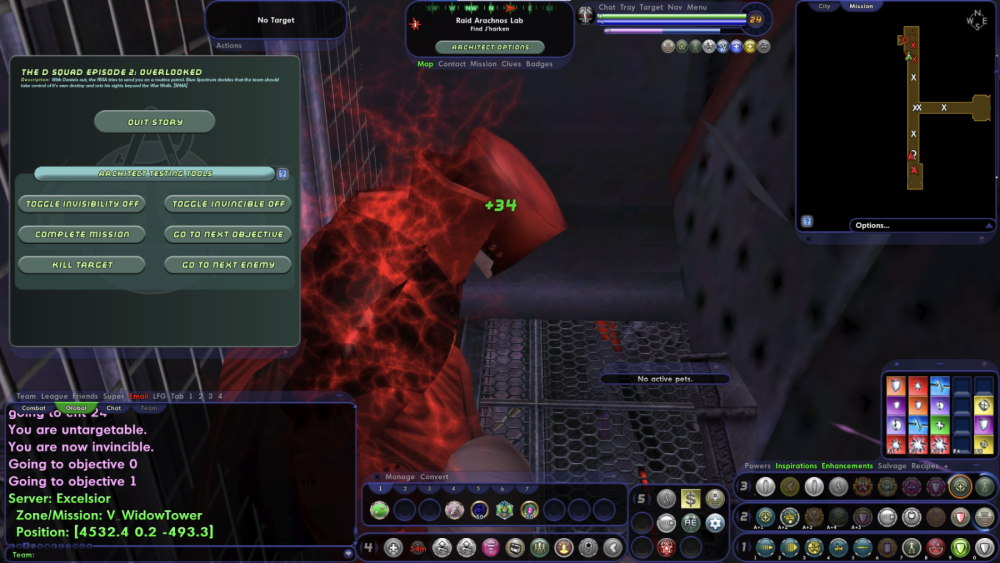Quit the current Architect story

154,122
